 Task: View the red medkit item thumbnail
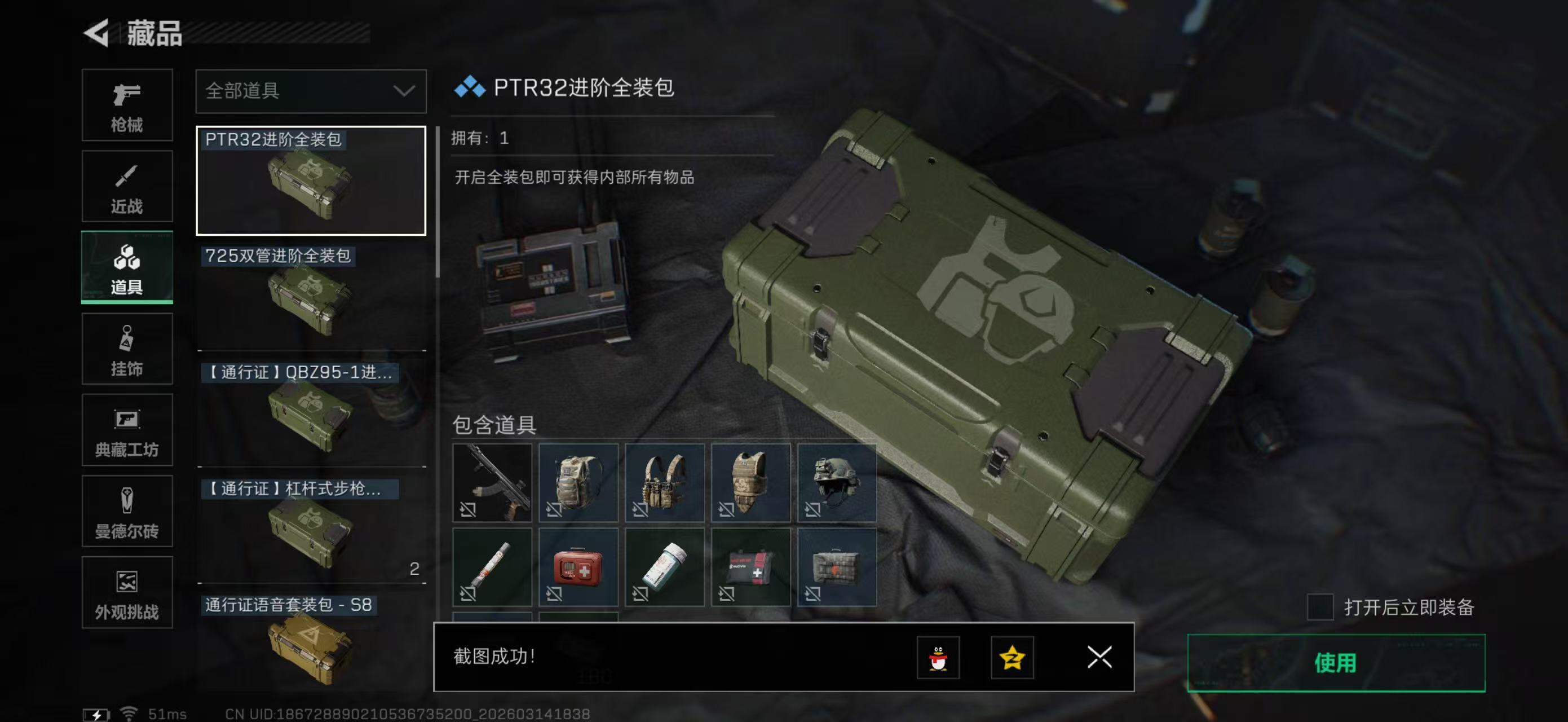(x=578, y=566)
